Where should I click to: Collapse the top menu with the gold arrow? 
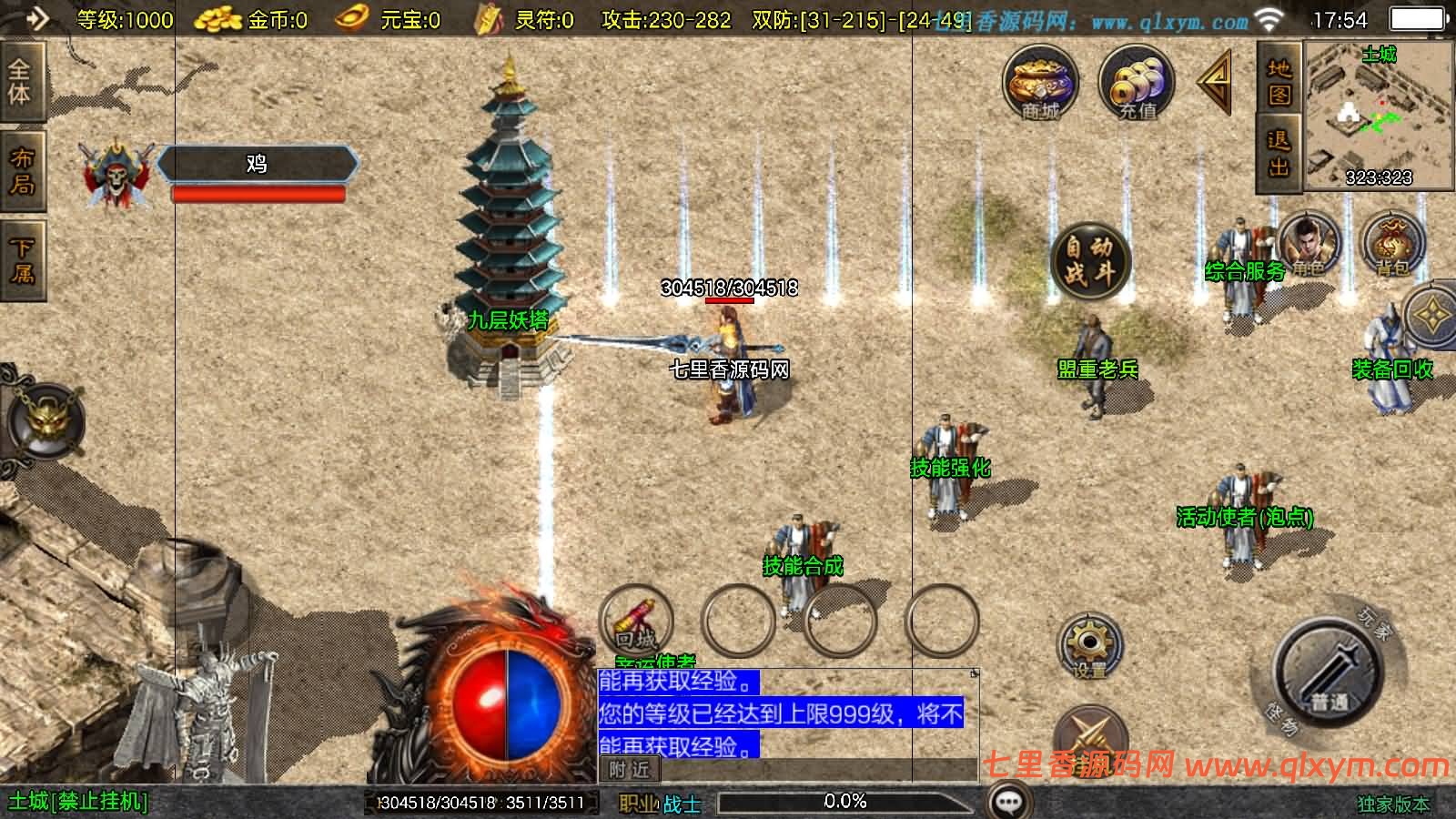[x=1215, y=82]
